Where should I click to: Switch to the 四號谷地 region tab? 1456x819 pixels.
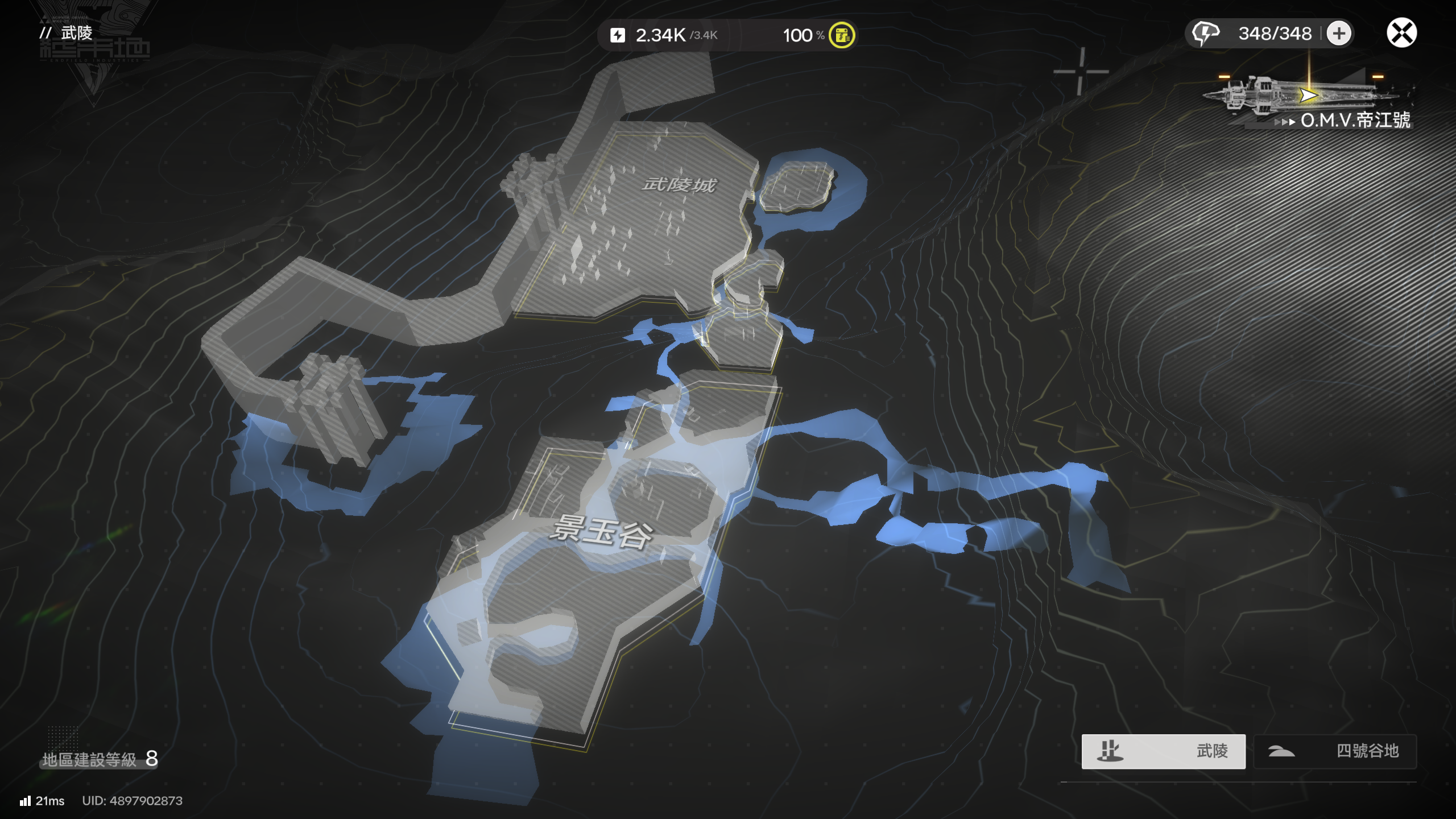point(1335,751)
